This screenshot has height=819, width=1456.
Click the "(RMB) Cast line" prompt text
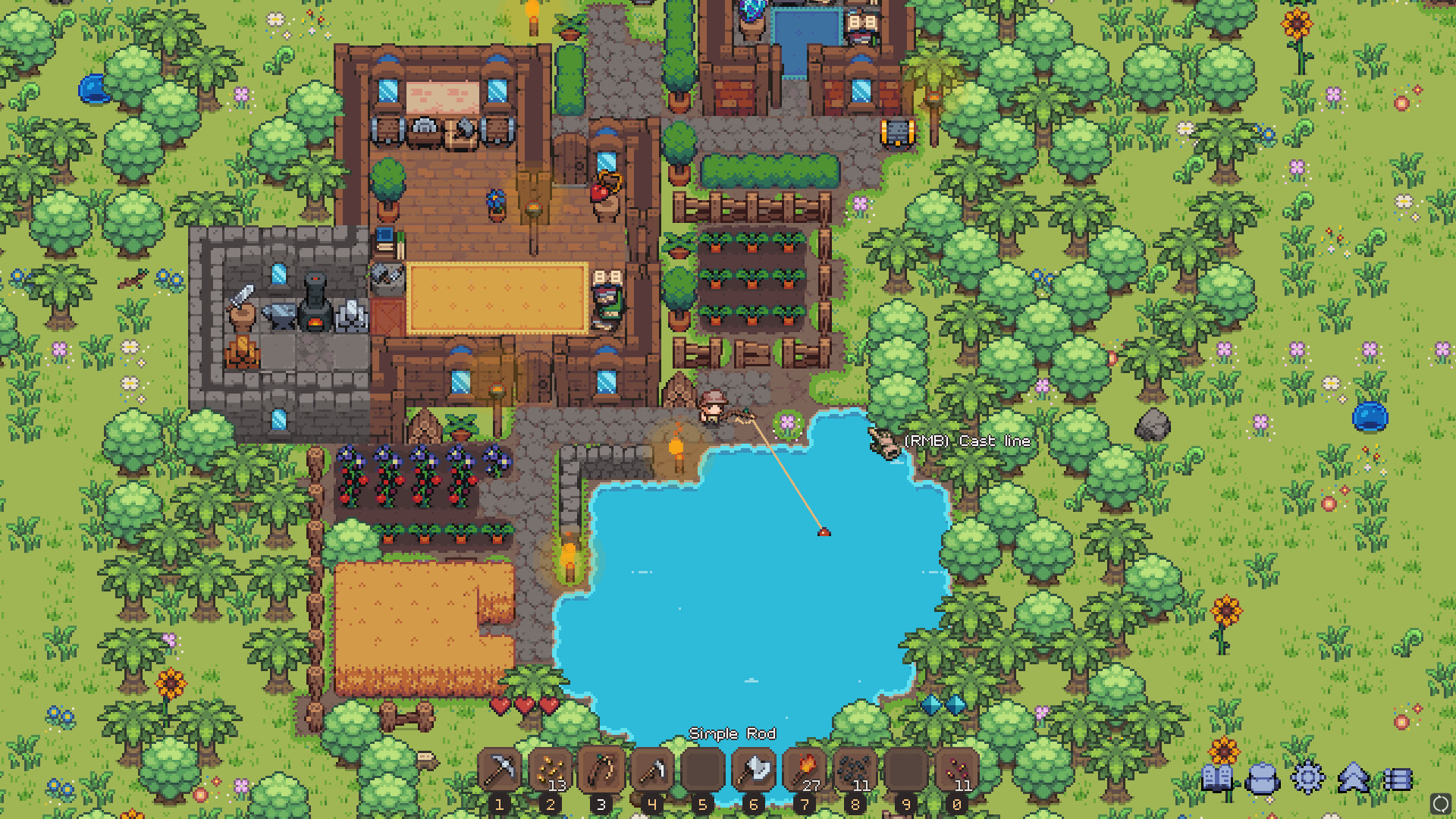[966, 441]
